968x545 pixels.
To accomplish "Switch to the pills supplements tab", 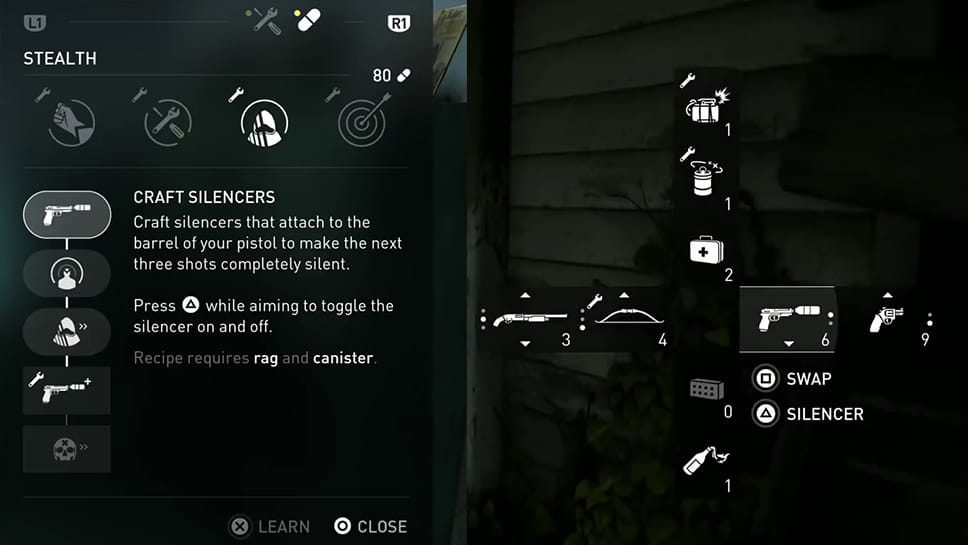I will (x=306, y=21).
